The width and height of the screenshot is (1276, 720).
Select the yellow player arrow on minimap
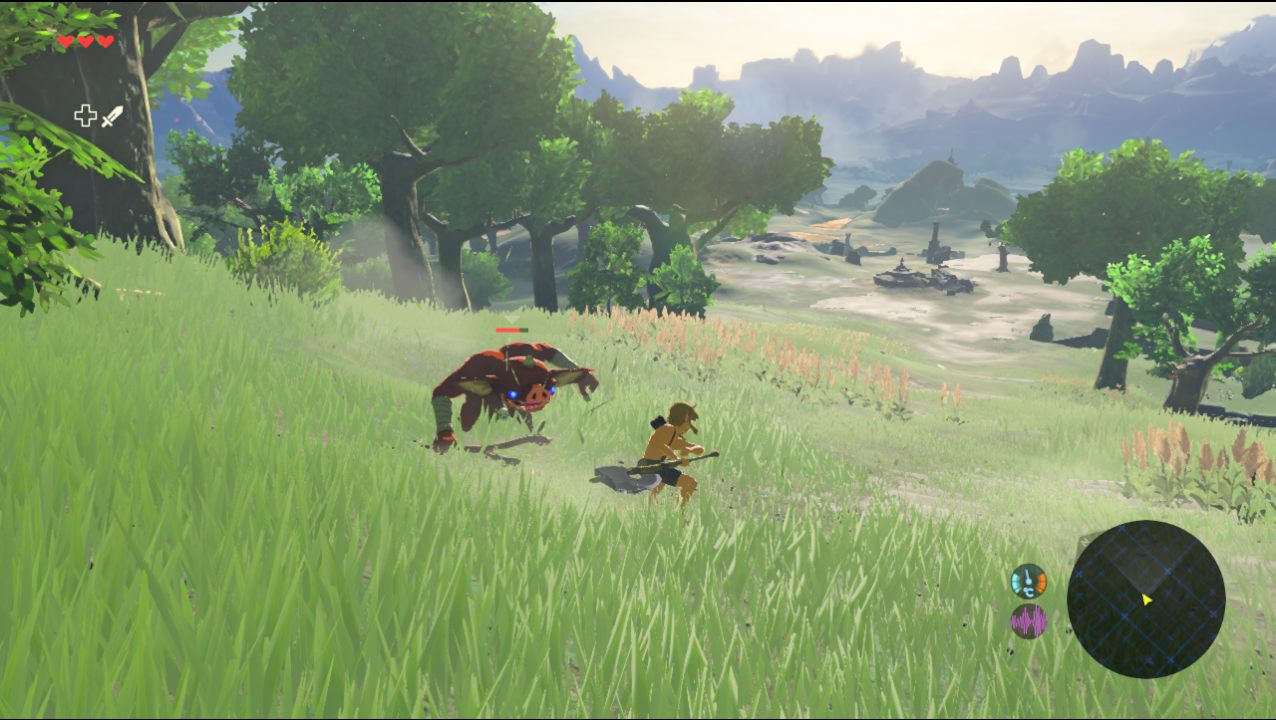coord(1147,600)
